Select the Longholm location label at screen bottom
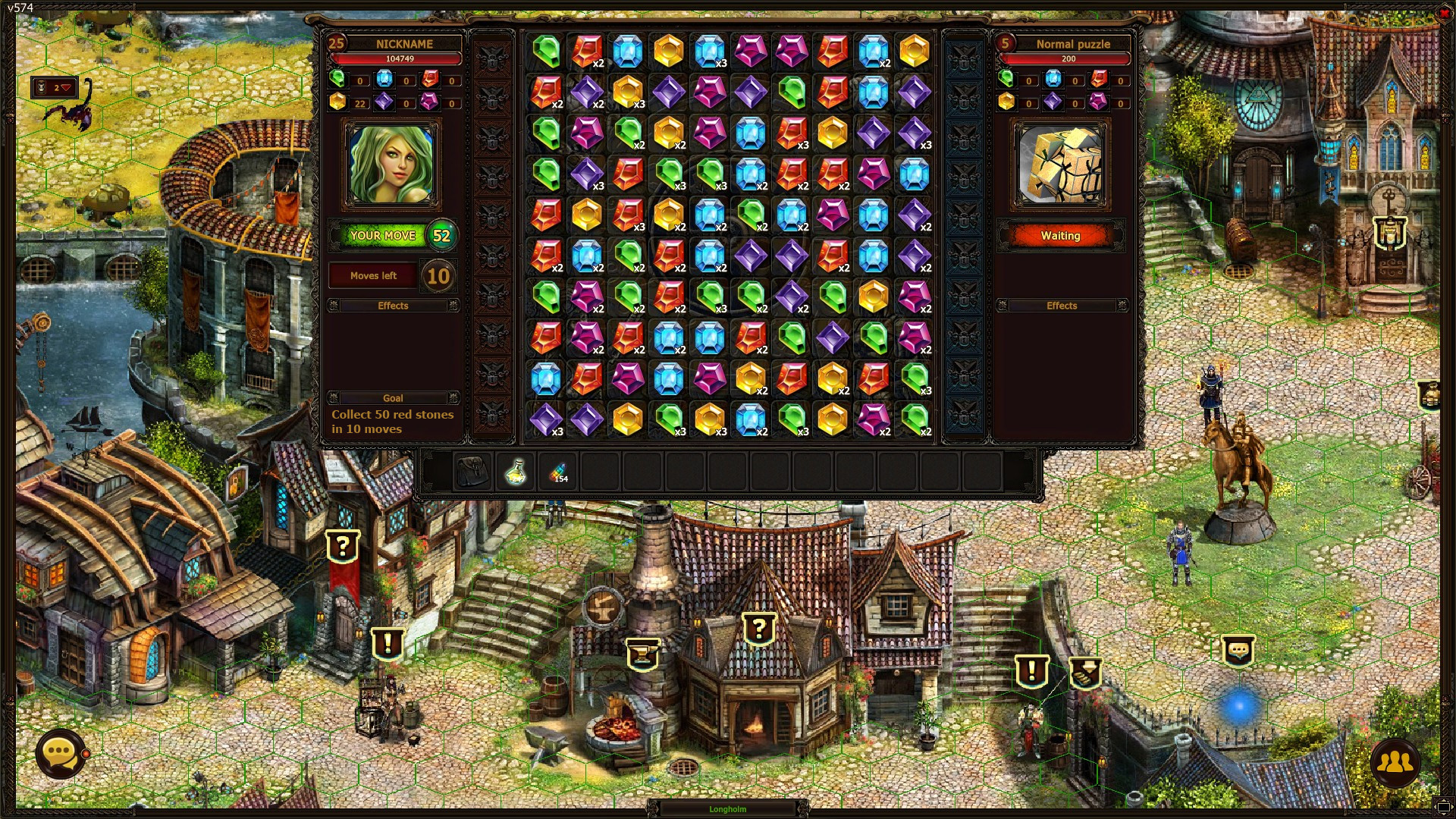 click(726, 808)
